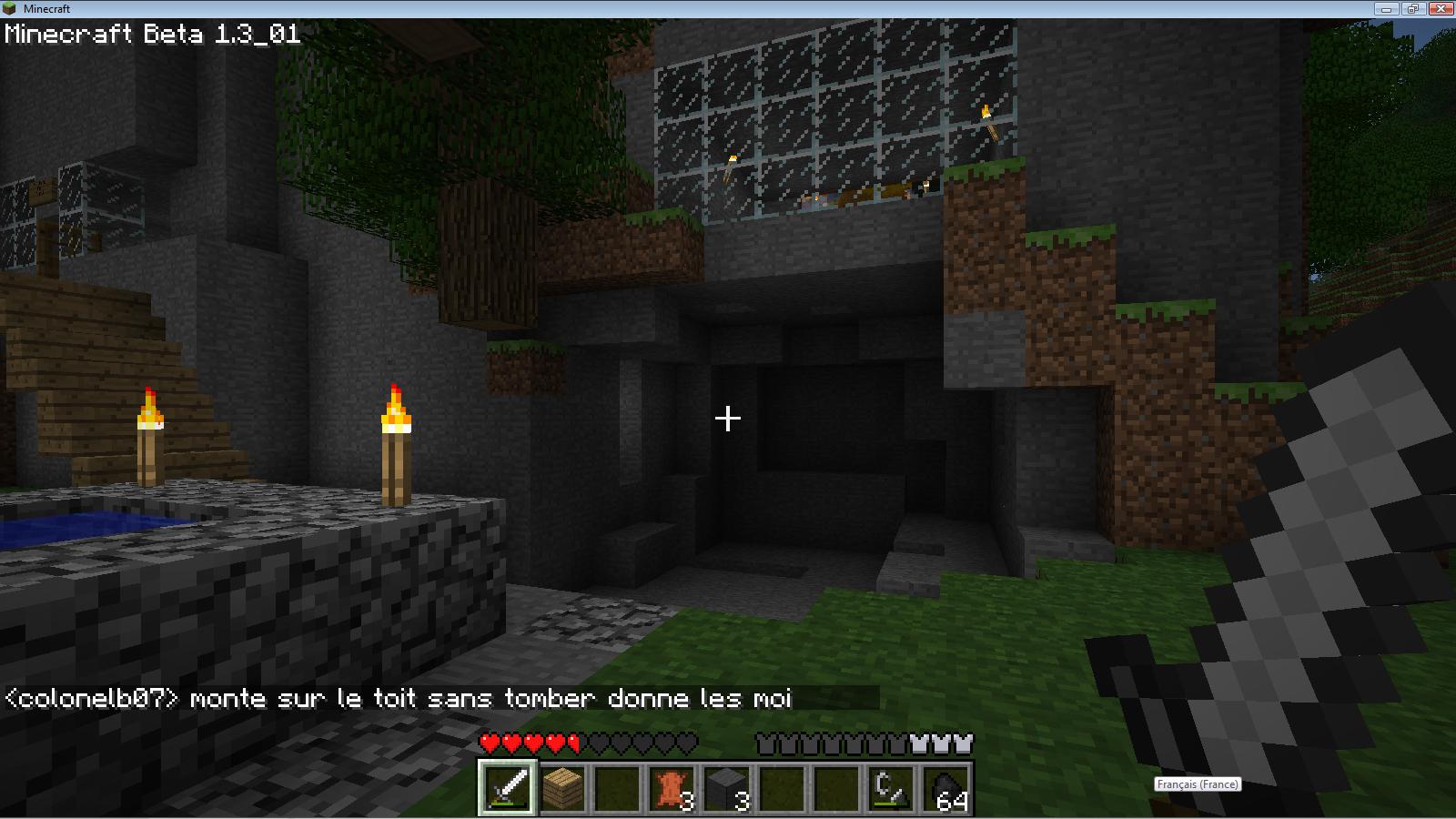This screenshot has width=1456, height=819.
Task: Pick the dark stone block slot
Action: (x=726, y=787)
